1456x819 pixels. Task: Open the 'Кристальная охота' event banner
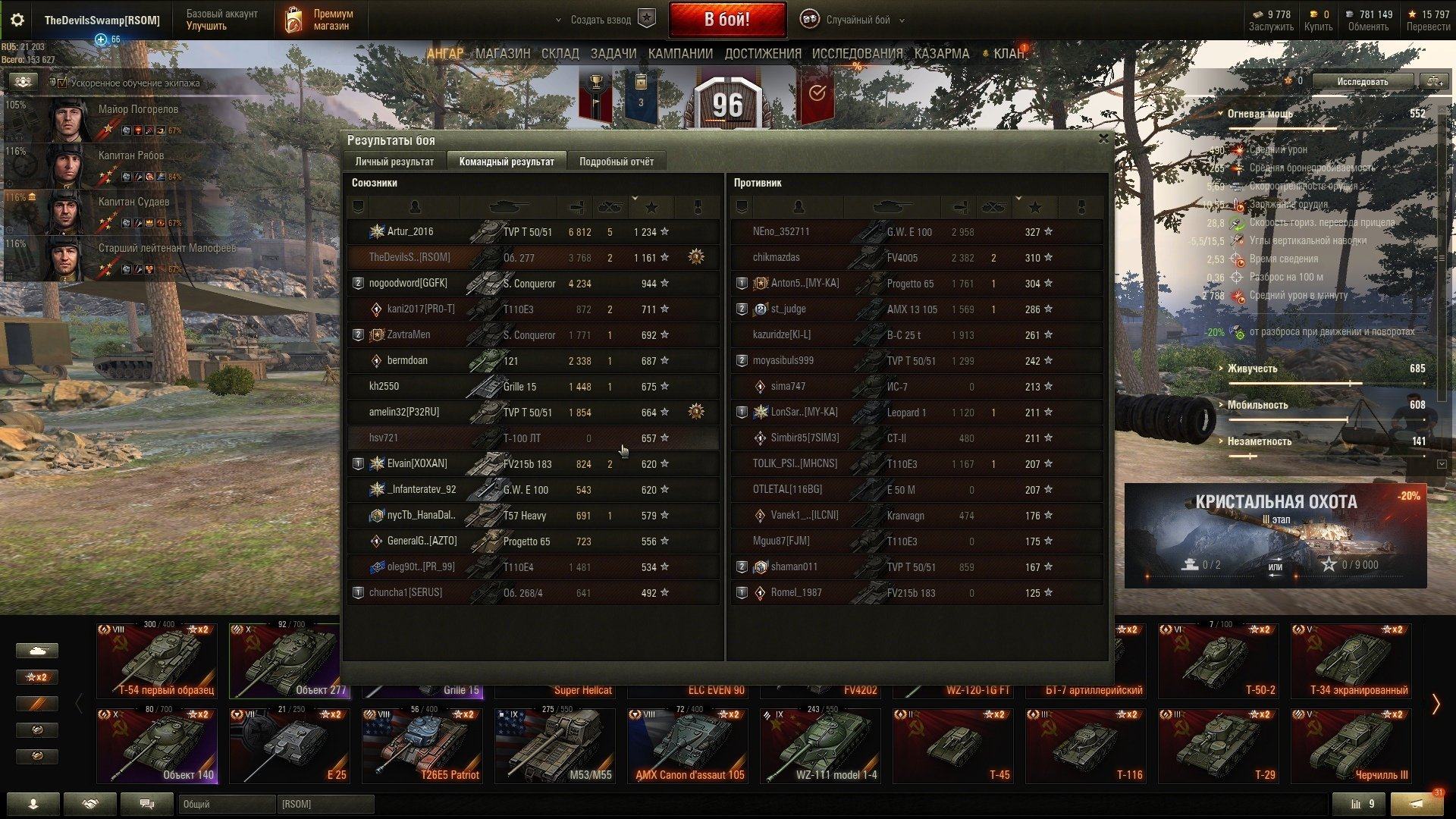[x=1275, y=535]
